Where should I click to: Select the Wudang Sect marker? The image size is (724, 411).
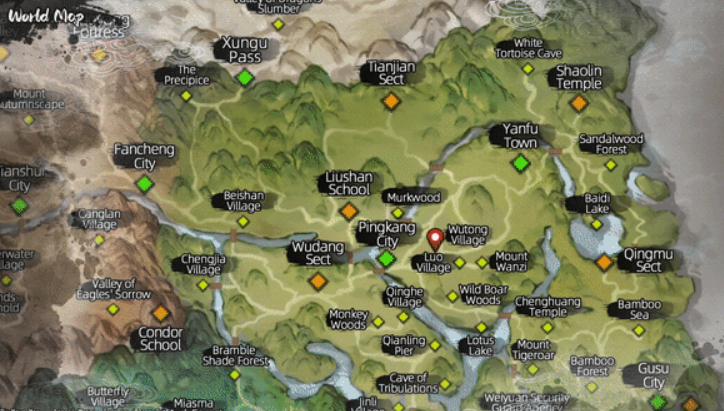[x=318, y=281]
